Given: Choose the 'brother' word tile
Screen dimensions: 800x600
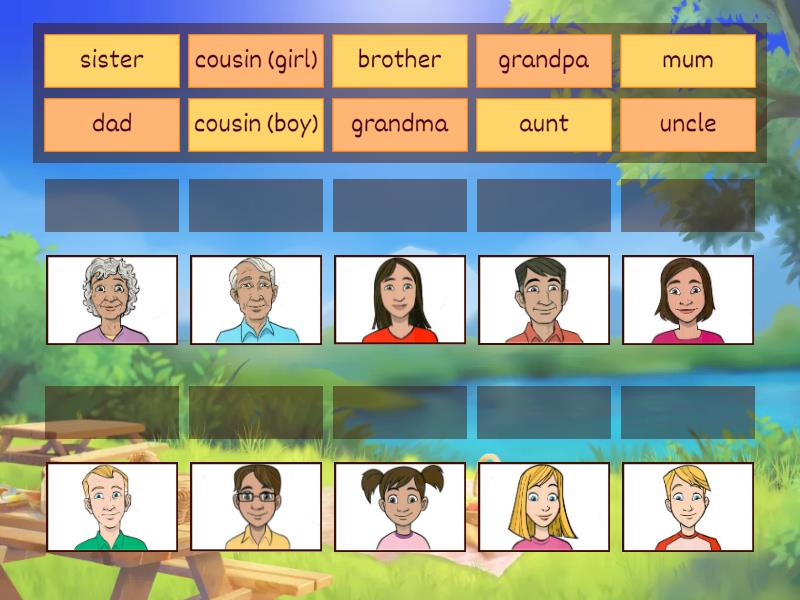Looking at the screenshot, I should point(400,60).
